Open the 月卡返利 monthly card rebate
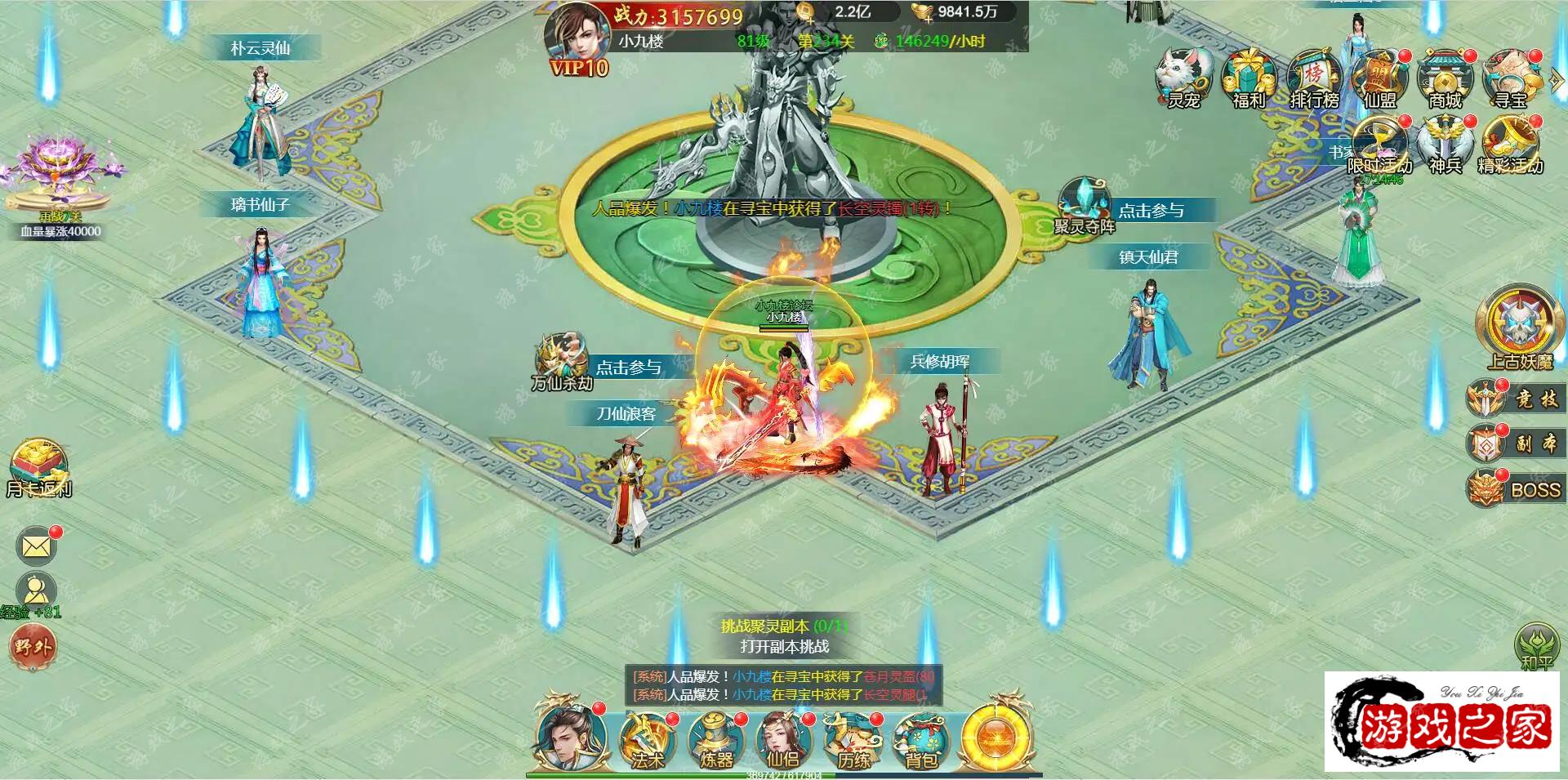Image resolution: width=1568 pixels, height=780 pixels. (38, 470)
